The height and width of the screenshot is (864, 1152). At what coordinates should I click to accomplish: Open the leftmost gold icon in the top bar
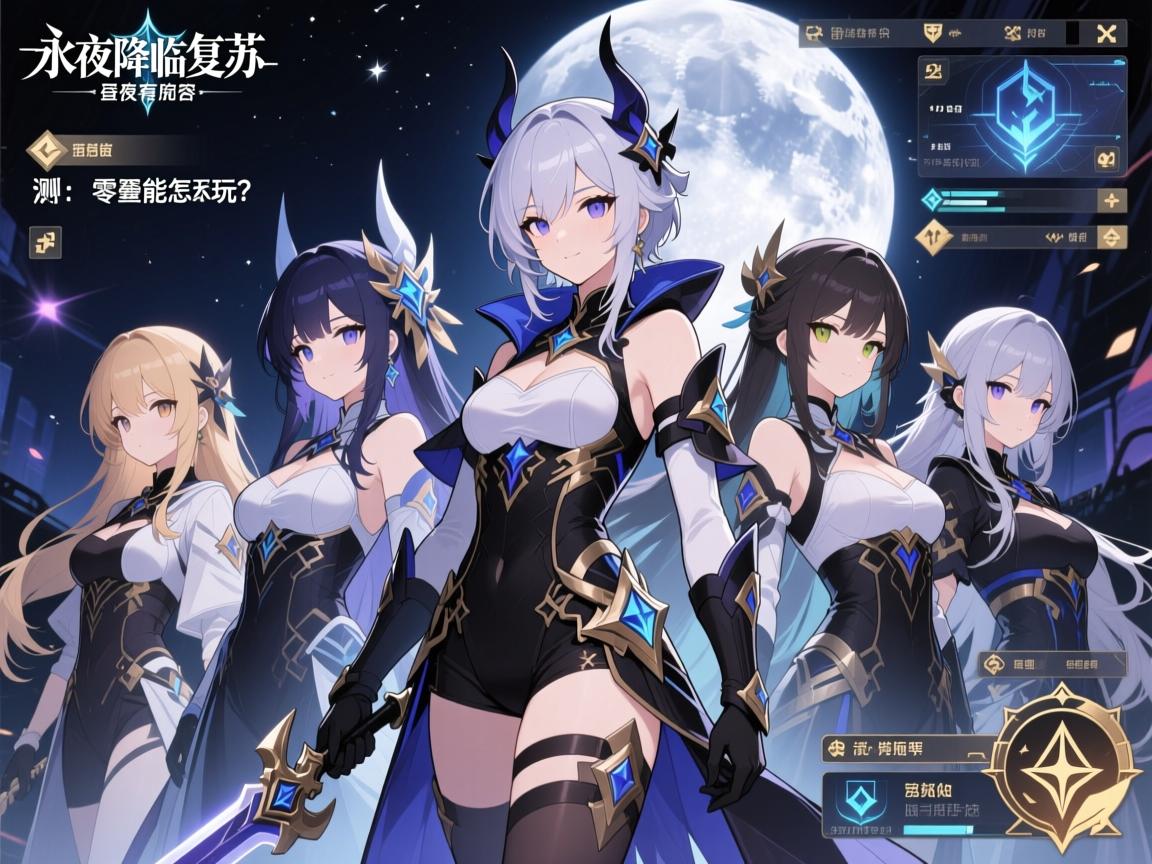pyautogui.click(x=812, y=33)
